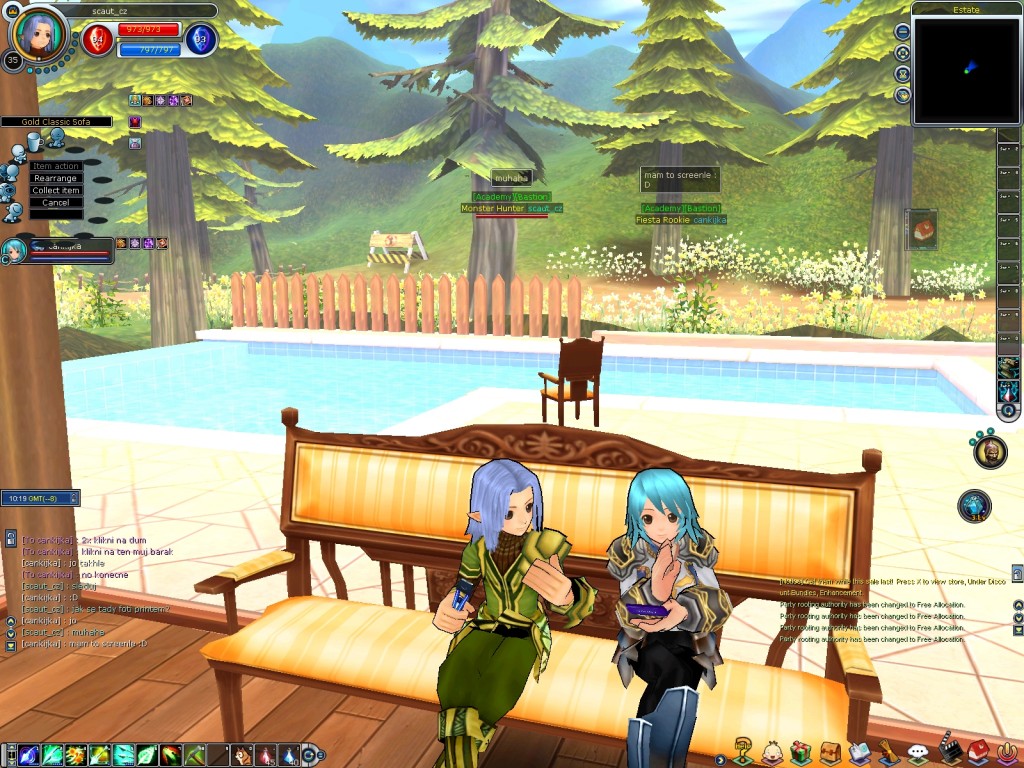
Task: Open the red house estate icon
Action: pyautogui.click(x=978, y=750)
